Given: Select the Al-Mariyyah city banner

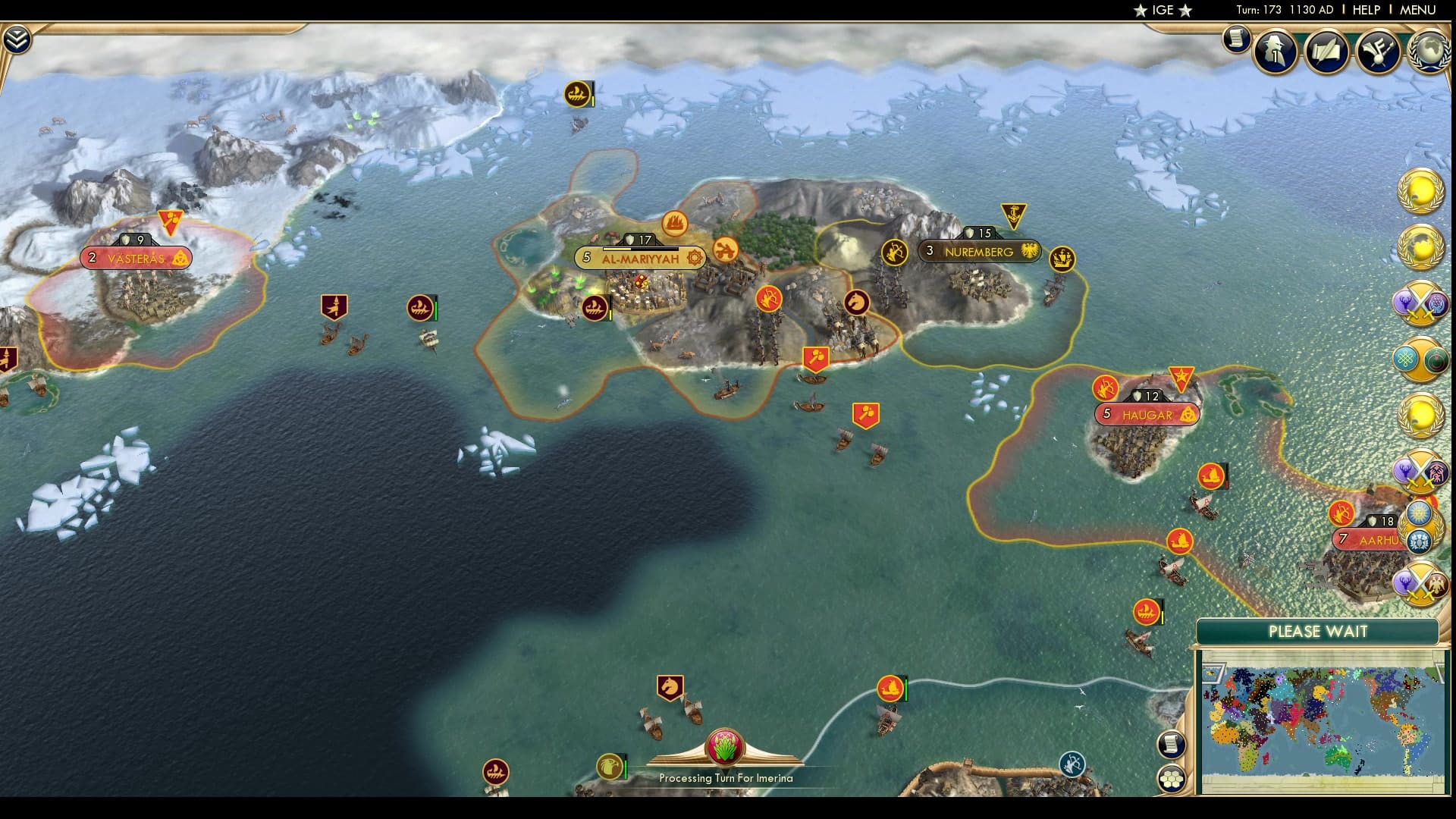Looking at the screenshot, I should [x=641, y=259].
